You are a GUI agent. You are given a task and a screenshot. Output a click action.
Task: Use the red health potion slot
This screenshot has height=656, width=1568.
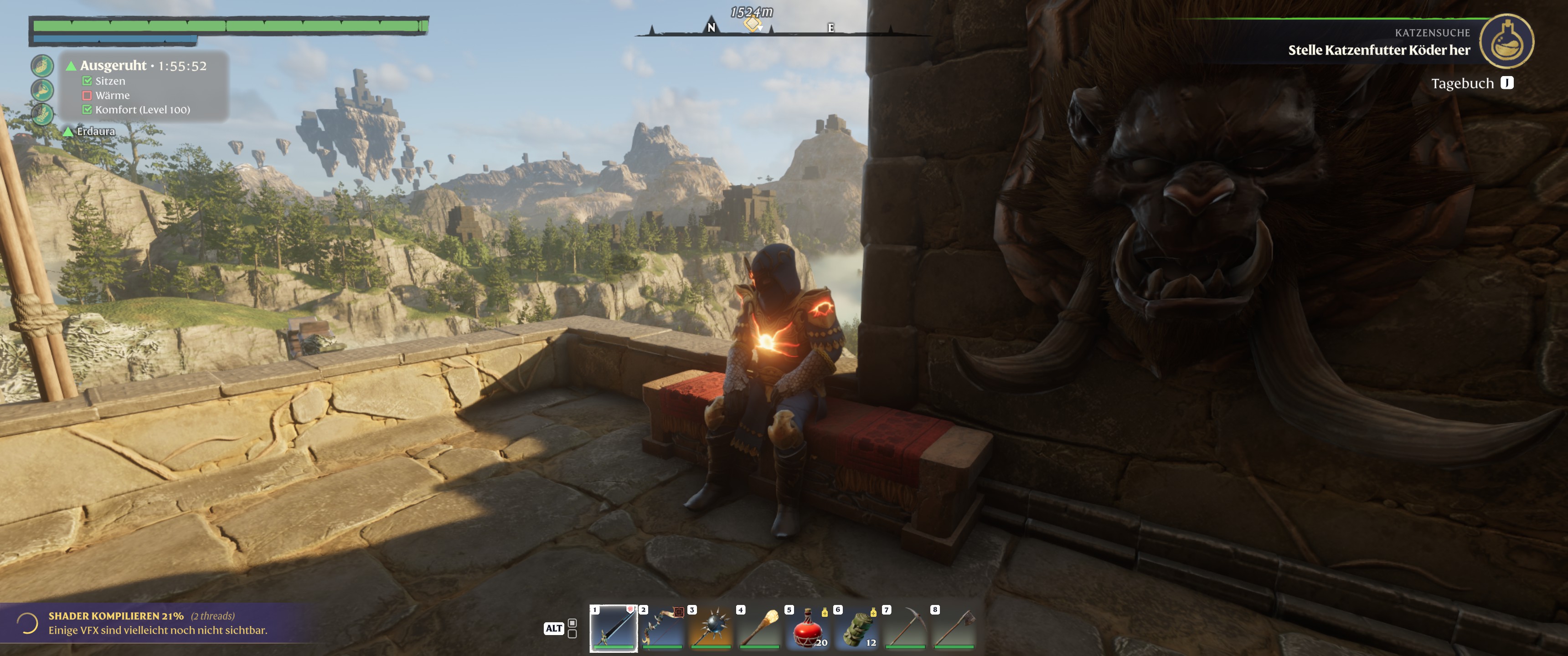808,627
